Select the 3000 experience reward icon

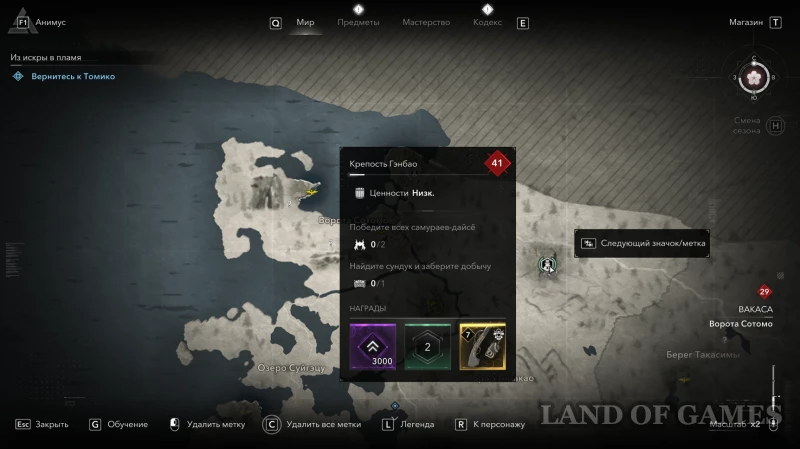click(373, 346)
